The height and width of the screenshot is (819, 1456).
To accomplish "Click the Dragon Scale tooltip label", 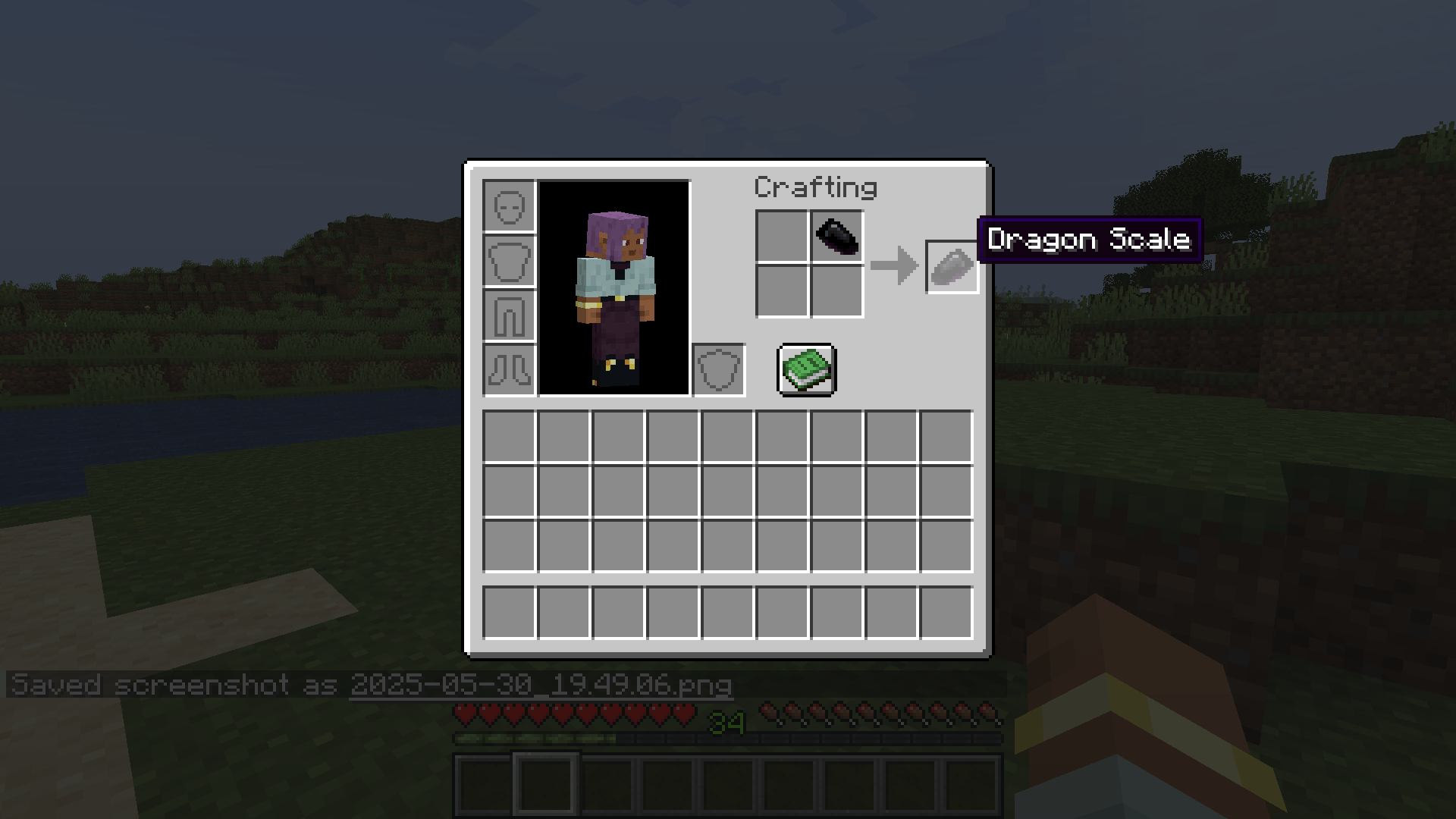I will pyautogui.click(x=1090, y=240).
